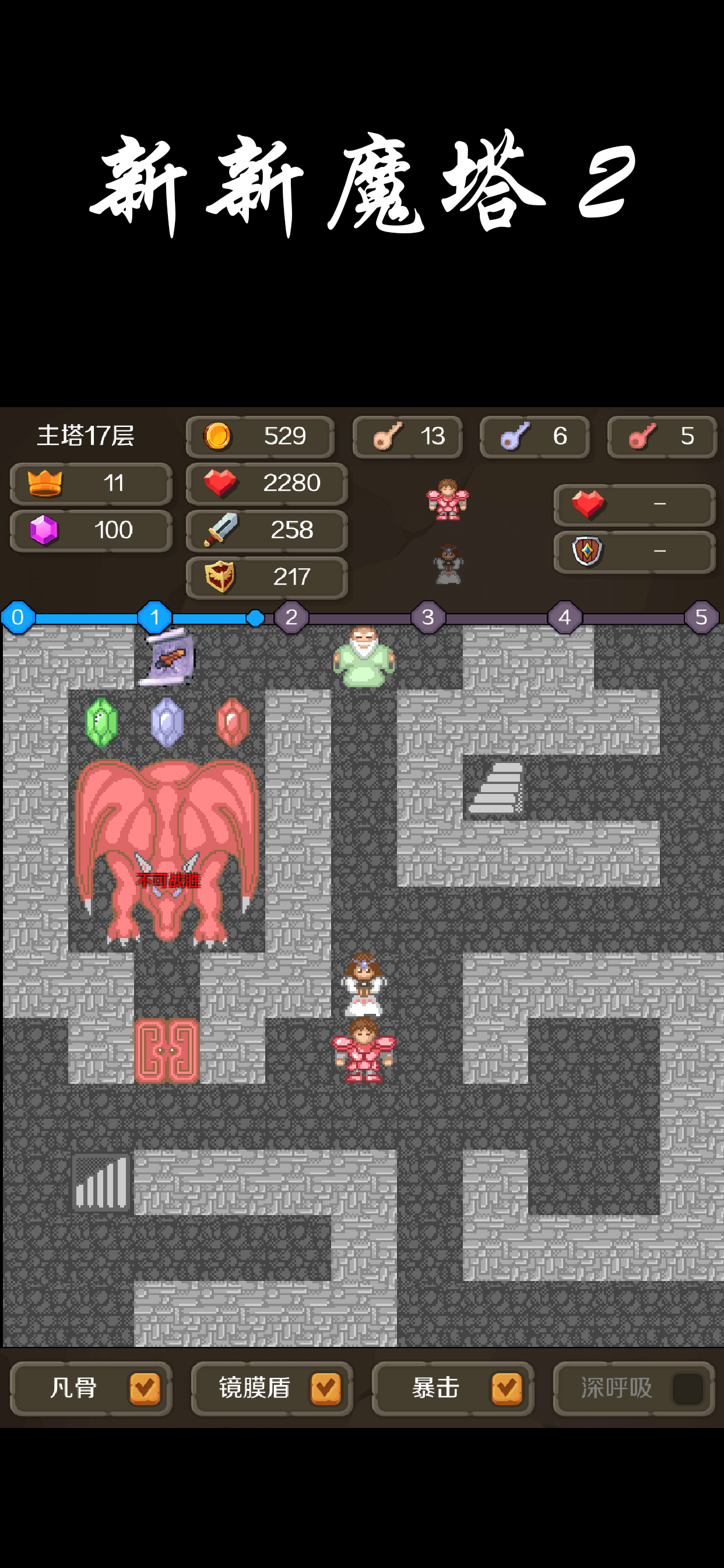Enable the 深呼吸 skill
Image resolution: width=724 pixels, height=1568 pixels.
(x=687, y=1388)
